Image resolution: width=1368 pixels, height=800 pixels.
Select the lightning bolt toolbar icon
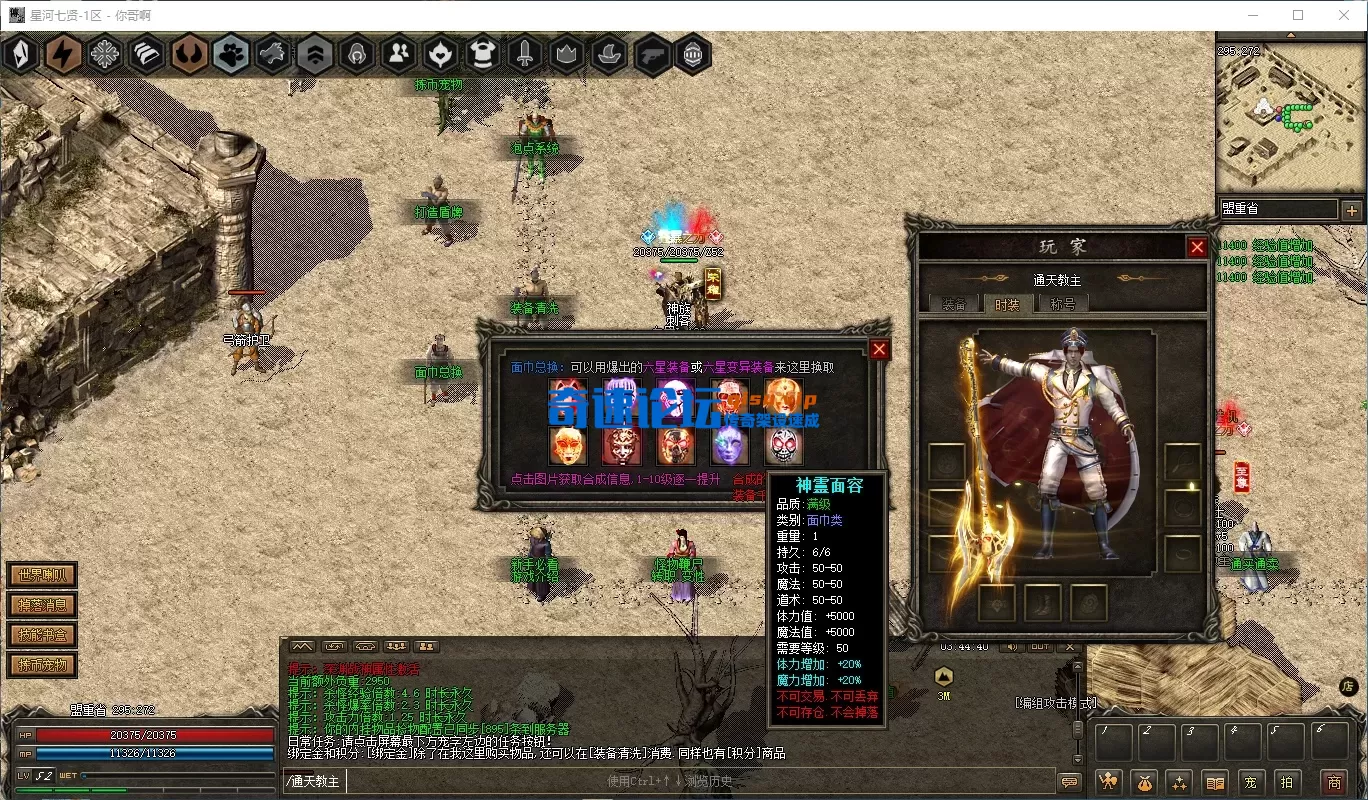click(x=63, y=54)
